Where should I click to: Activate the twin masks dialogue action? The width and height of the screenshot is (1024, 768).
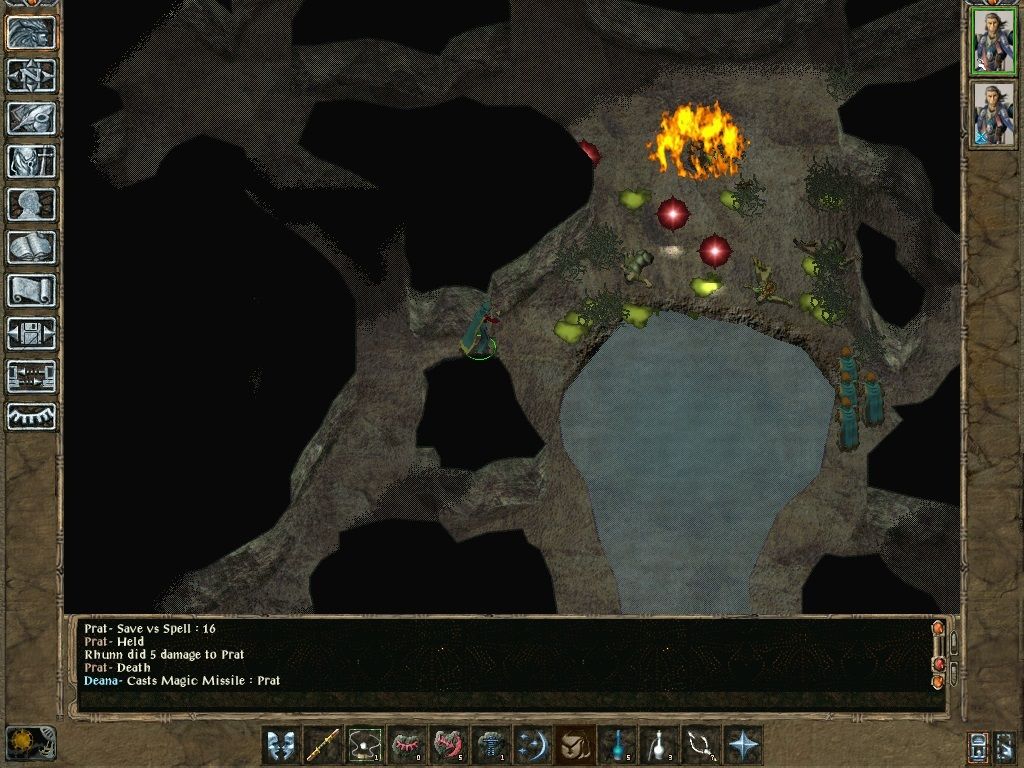(x=281, y=745)
